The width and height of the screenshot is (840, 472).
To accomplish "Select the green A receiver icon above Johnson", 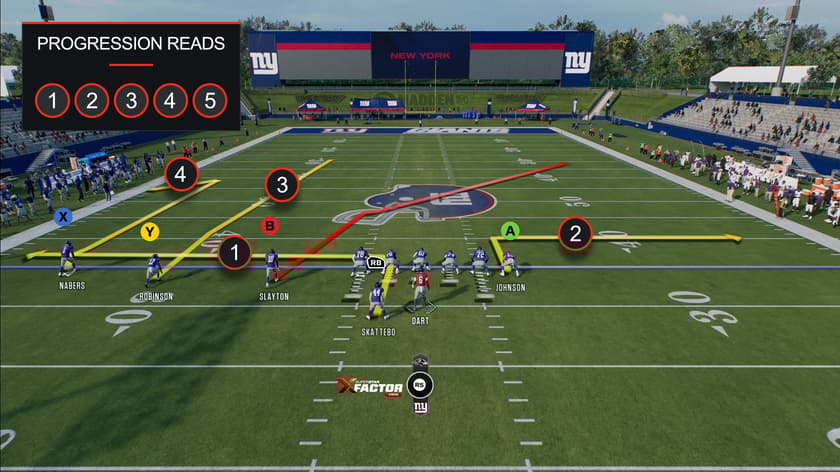I will tap(510, 231).
